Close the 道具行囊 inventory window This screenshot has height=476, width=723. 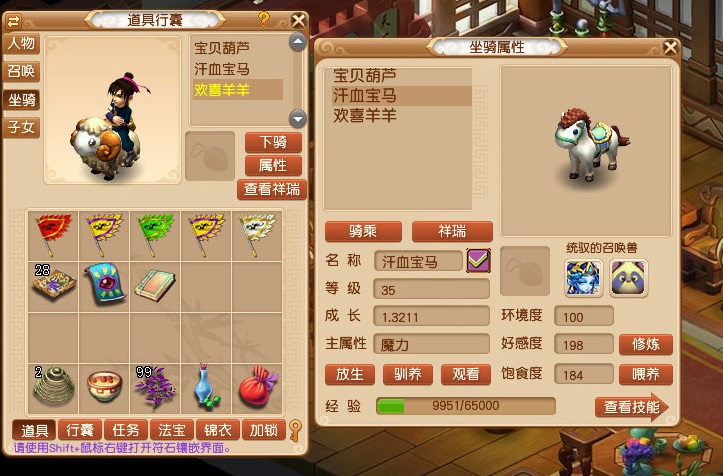pos(297,20)
